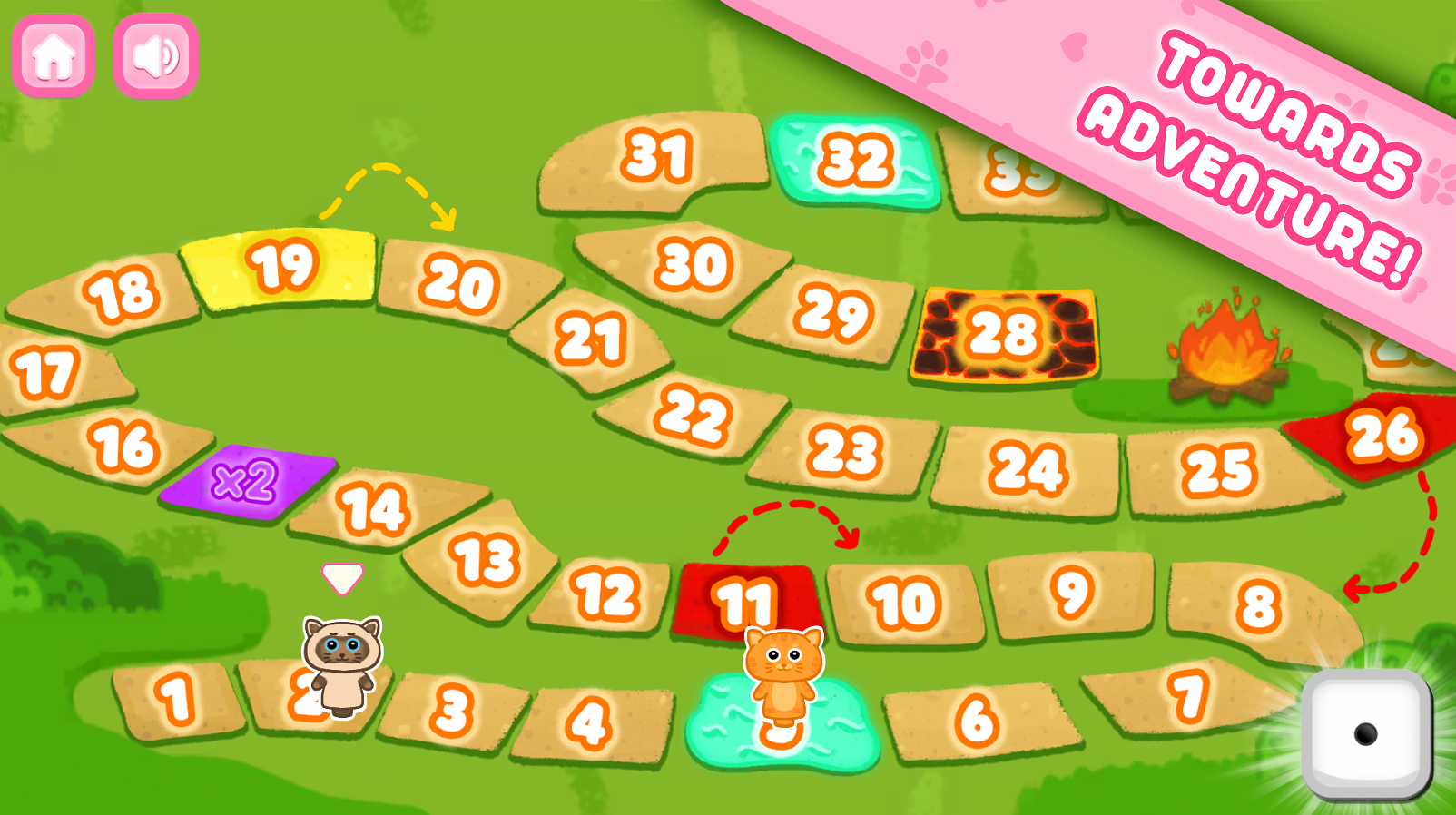Tap tile 22 in the middle path
1456x815 pixels.
694,414
